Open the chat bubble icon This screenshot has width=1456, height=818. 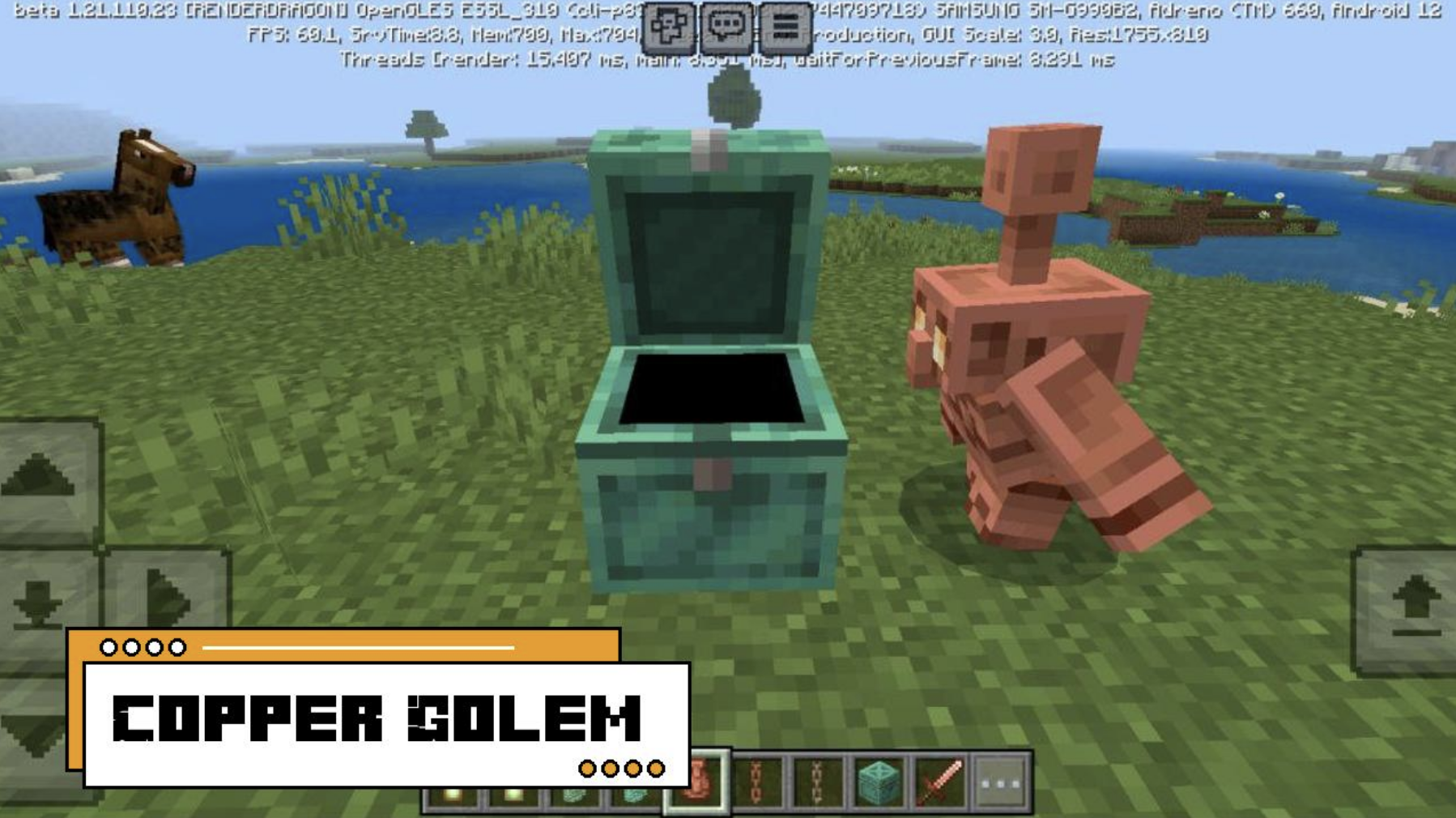click(x=728, y=25)
